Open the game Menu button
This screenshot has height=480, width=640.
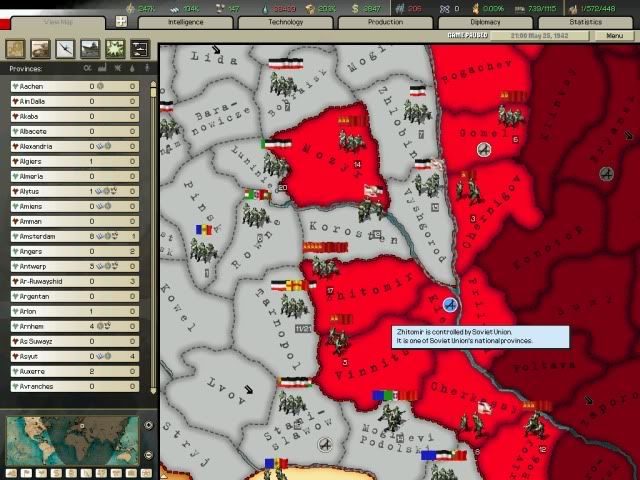(x=614, y=36)
